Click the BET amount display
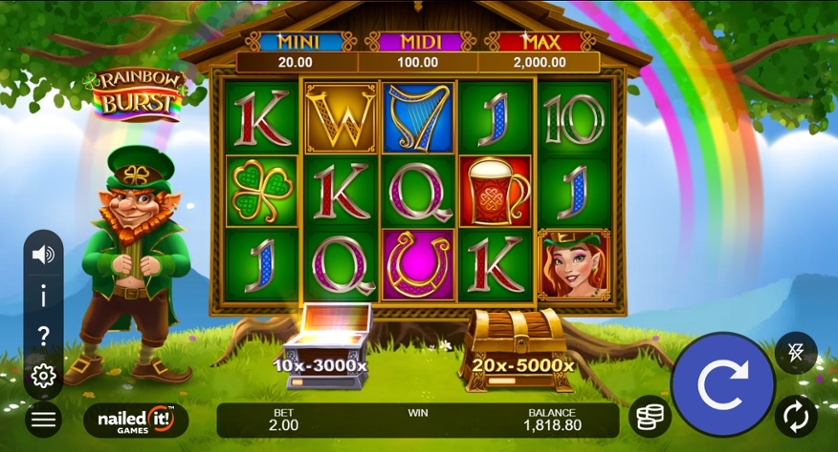The width and height of the screenshot is (838, 452). (x=285, y=419)
